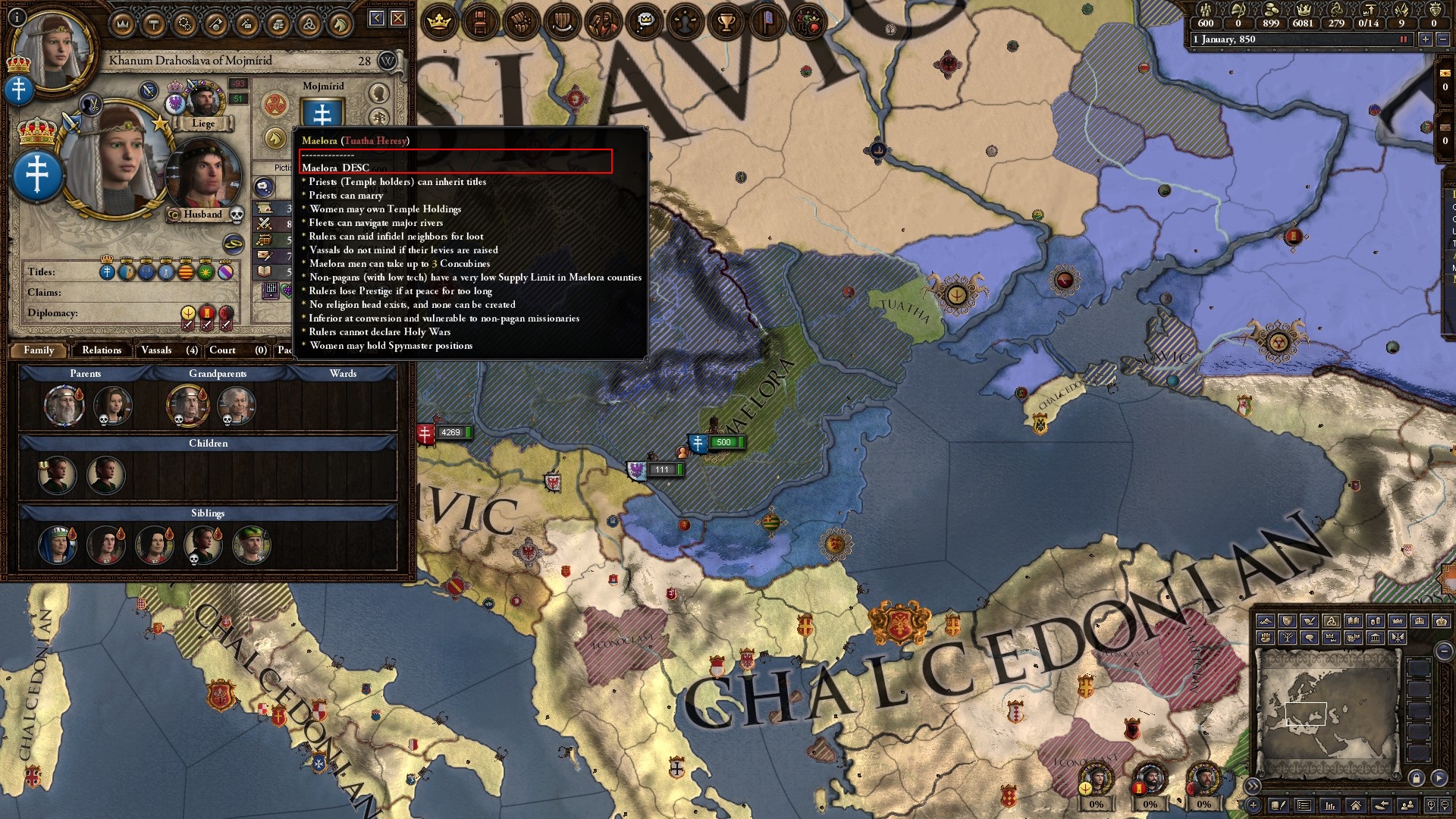Image resolution: width=1456 pixels, height=819 pixels.
Task: Open the message log list icon
Action: coord(1303,806)
